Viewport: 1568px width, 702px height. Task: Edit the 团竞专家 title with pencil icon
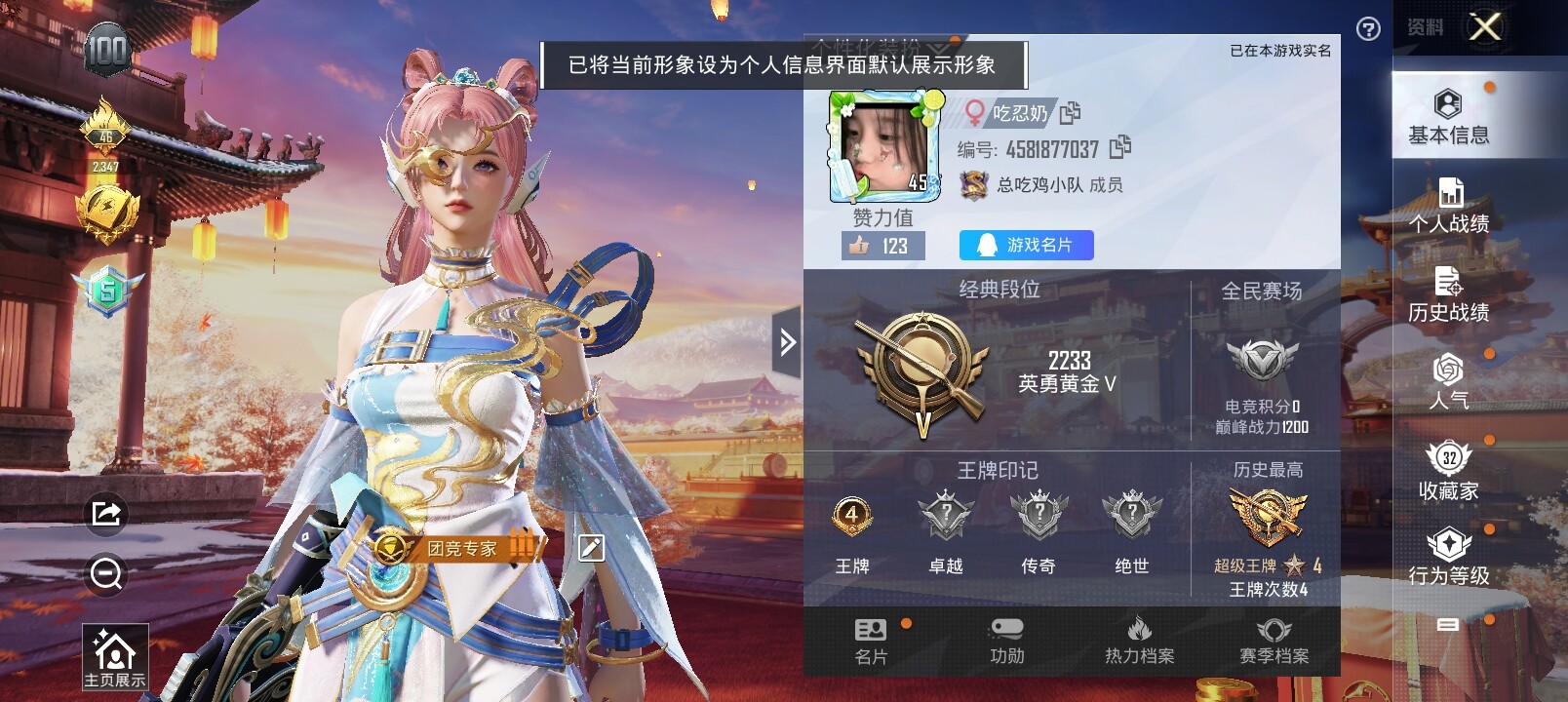point(591,548)
